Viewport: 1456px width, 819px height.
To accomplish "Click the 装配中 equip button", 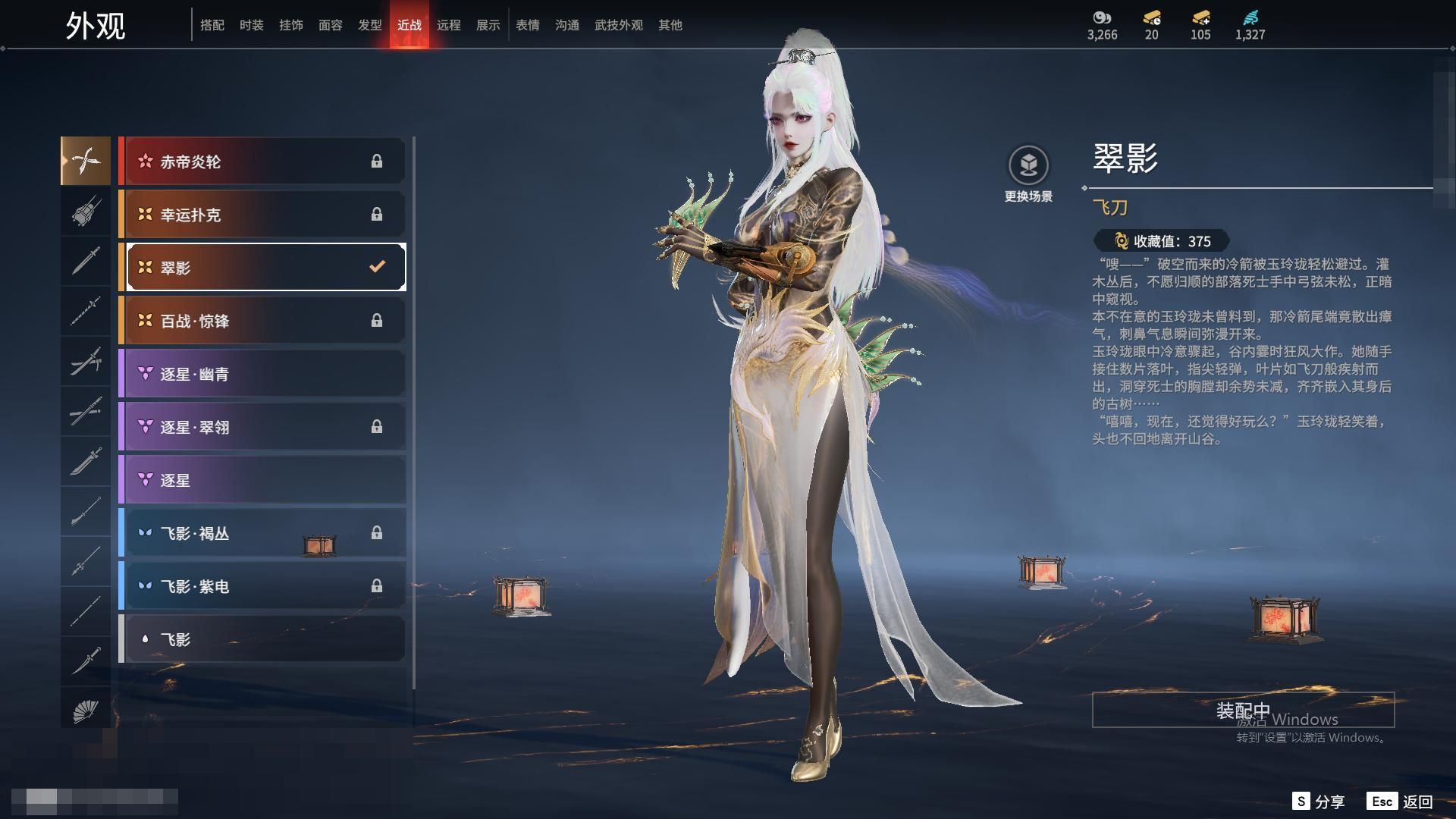I will [x=1243, y=710].
